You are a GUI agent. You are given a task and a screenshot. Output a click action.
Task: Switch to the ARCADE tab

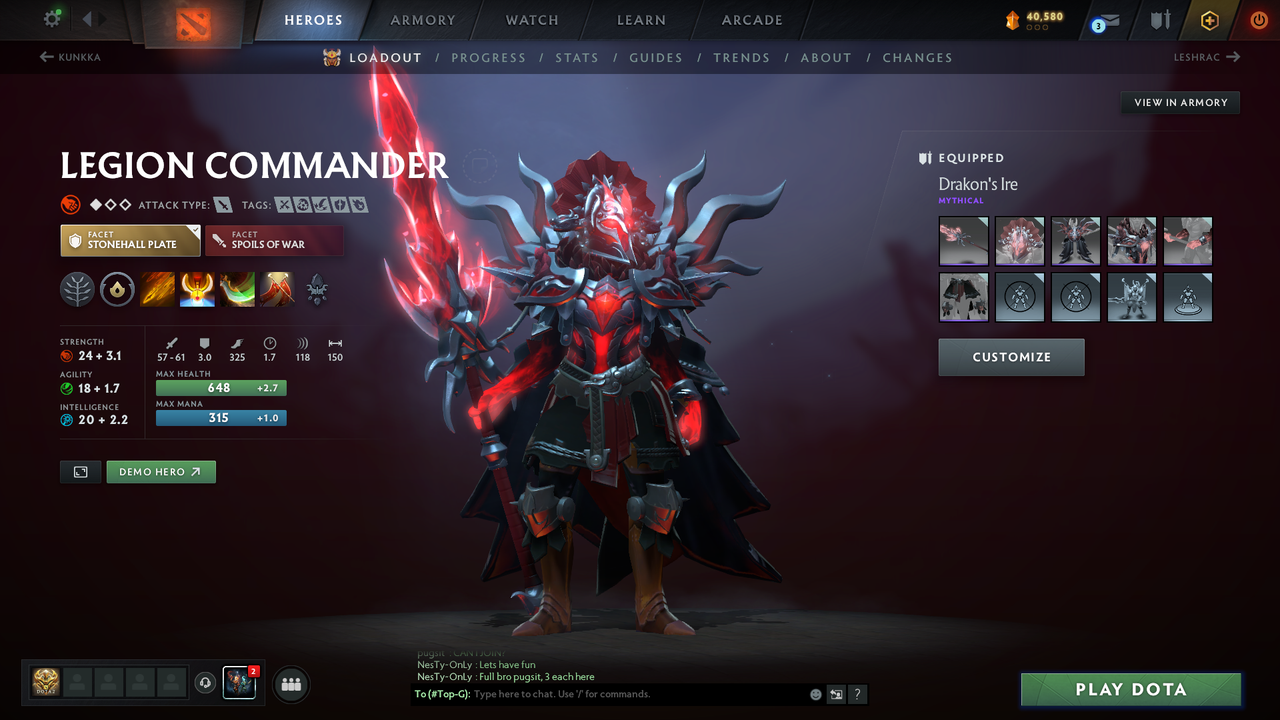(751, 19)
